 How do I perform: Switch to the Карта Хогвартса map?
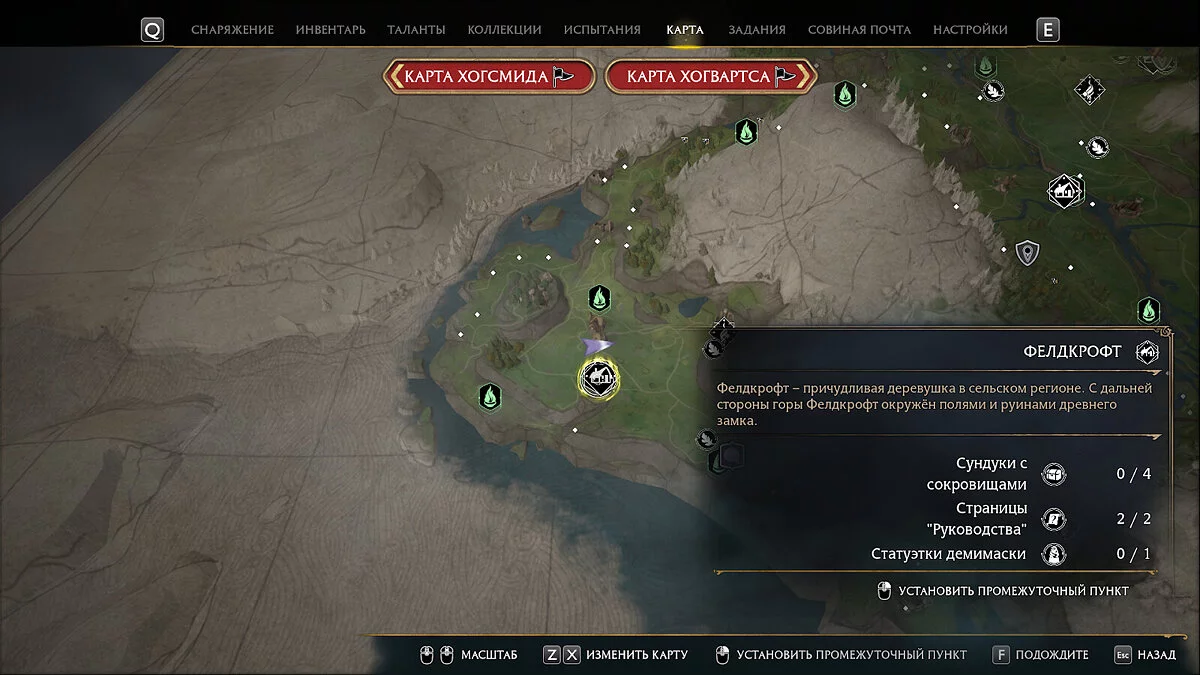tap(711, 76)
